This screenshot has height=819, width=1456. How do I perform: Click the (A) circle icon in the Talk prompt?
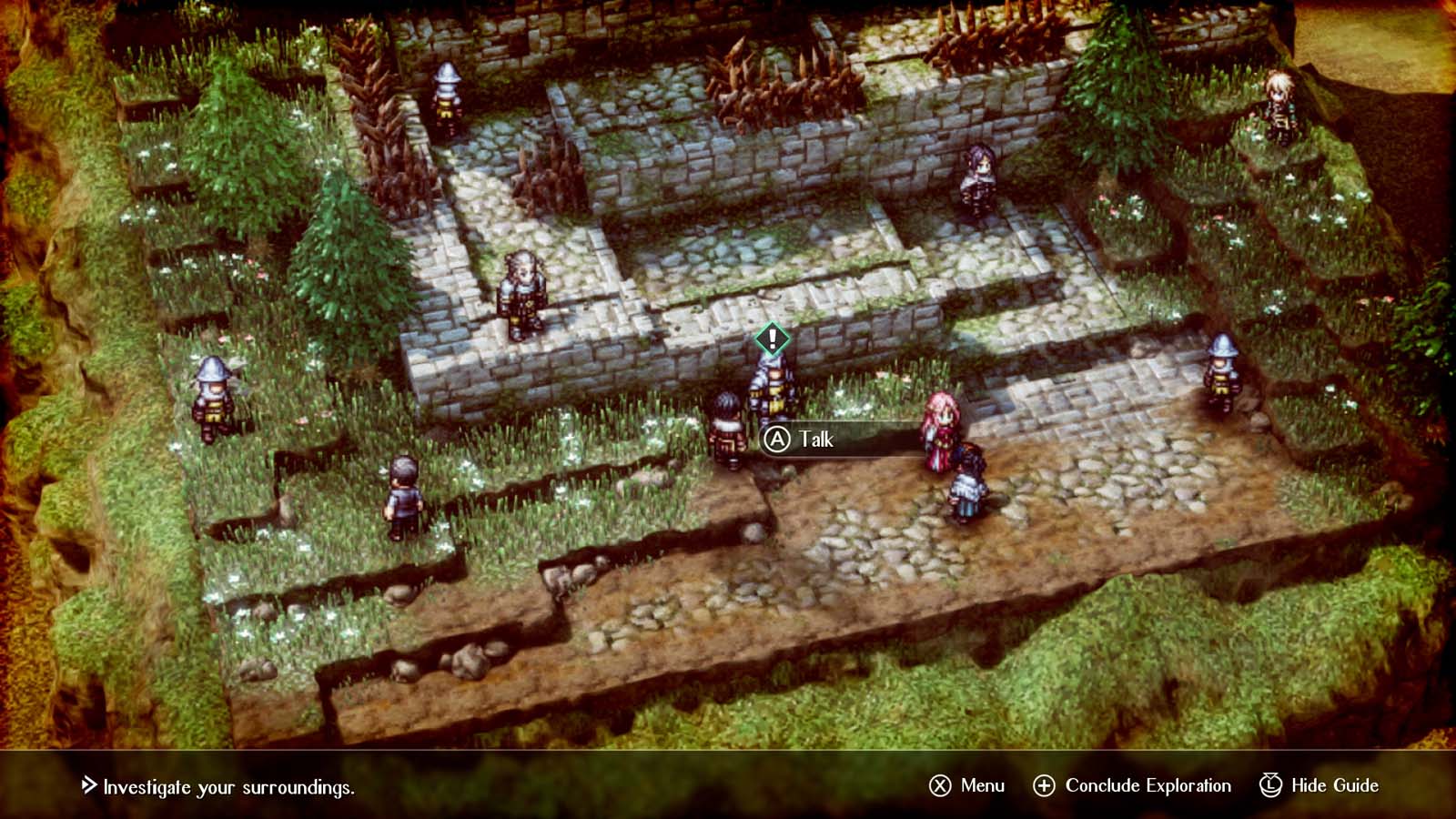[778, 439]
